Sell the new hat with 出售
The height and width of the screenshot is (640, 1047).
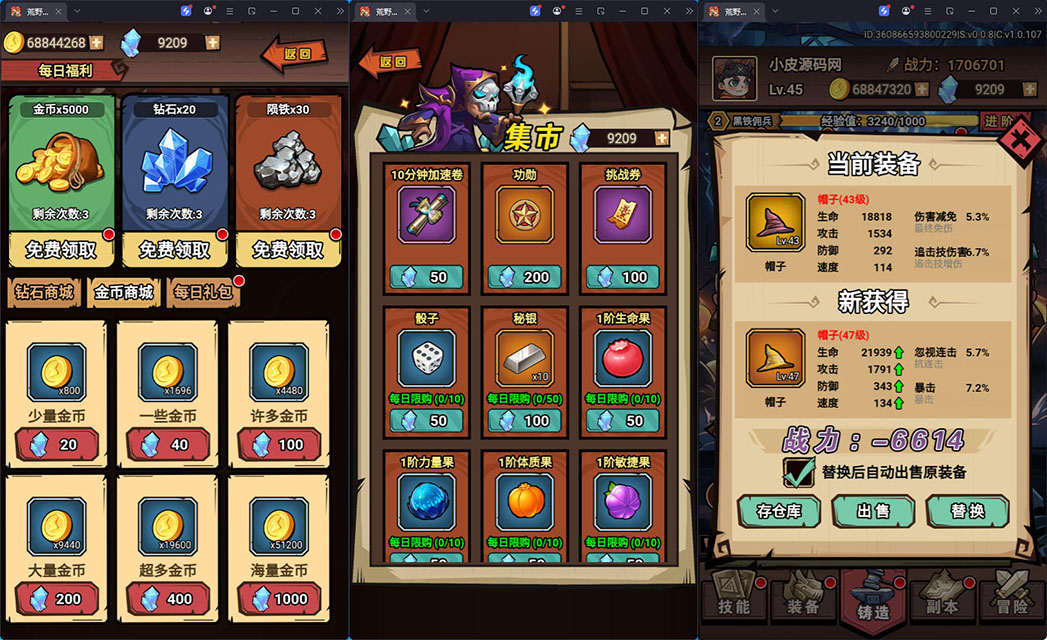click(x=873, y=510)
